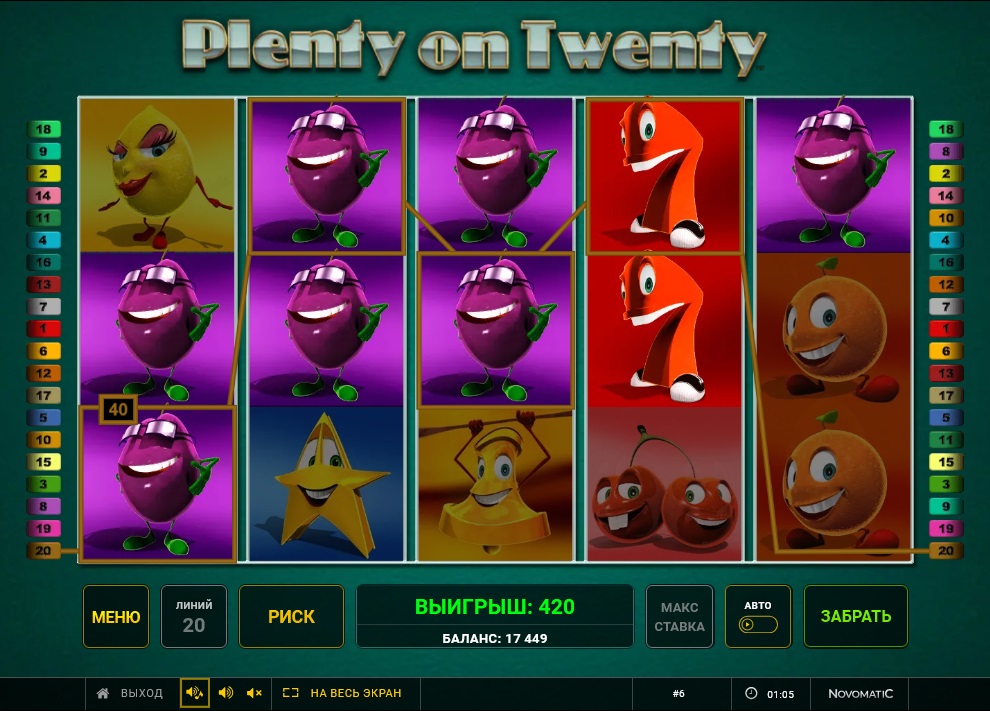Viewport: 990px width, 711px height.
Task: Click the red payline 1 marker on the left
Action: point(44,329)
